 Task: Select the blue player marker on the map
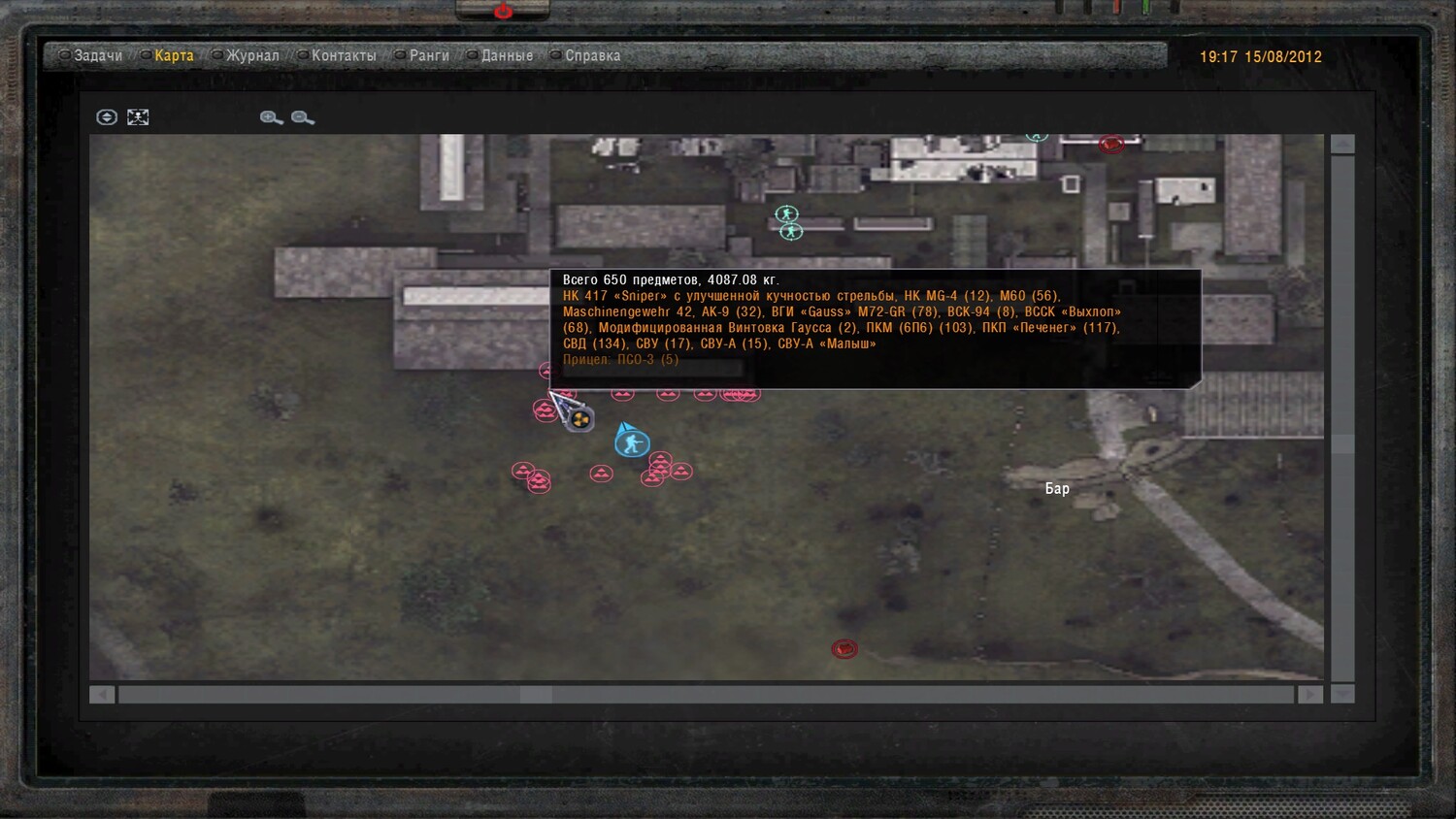click(632, 443)
